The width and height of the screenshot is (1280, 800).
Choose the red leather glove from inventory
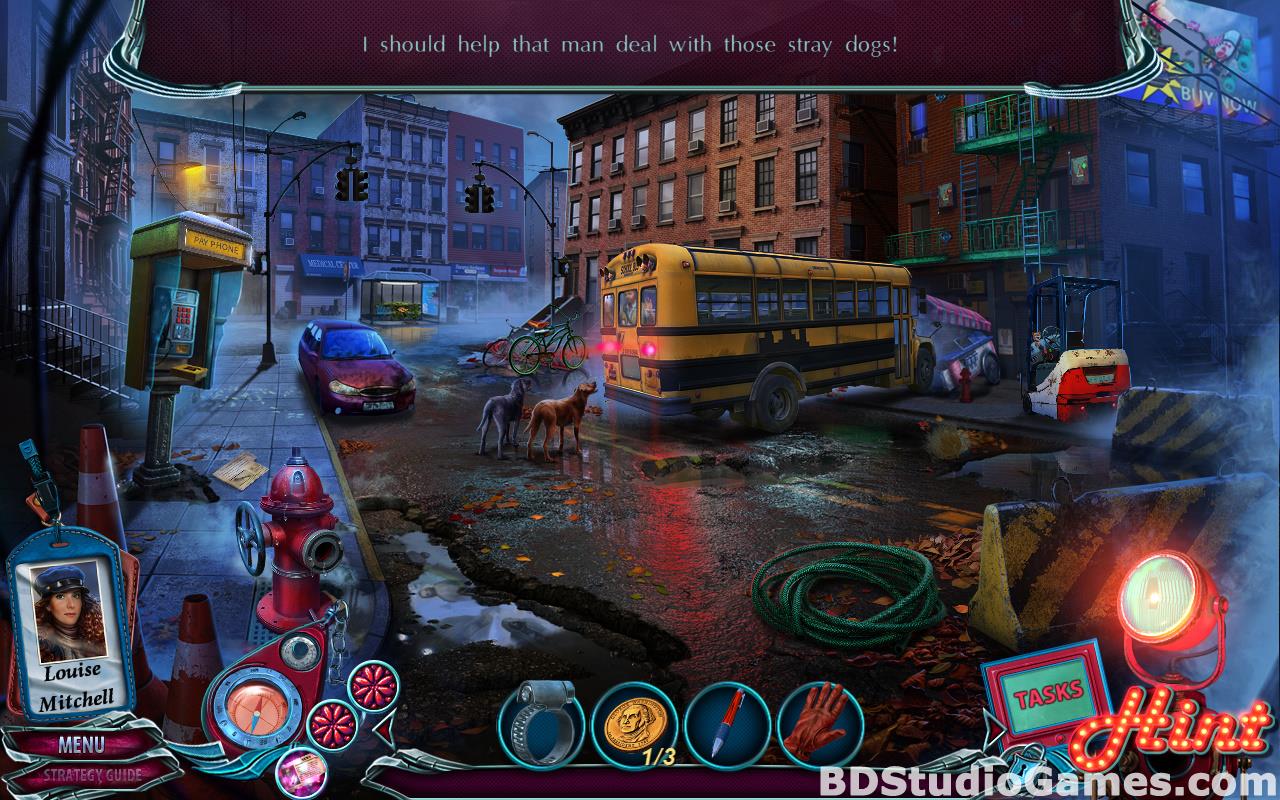click(x=820, y=724)
